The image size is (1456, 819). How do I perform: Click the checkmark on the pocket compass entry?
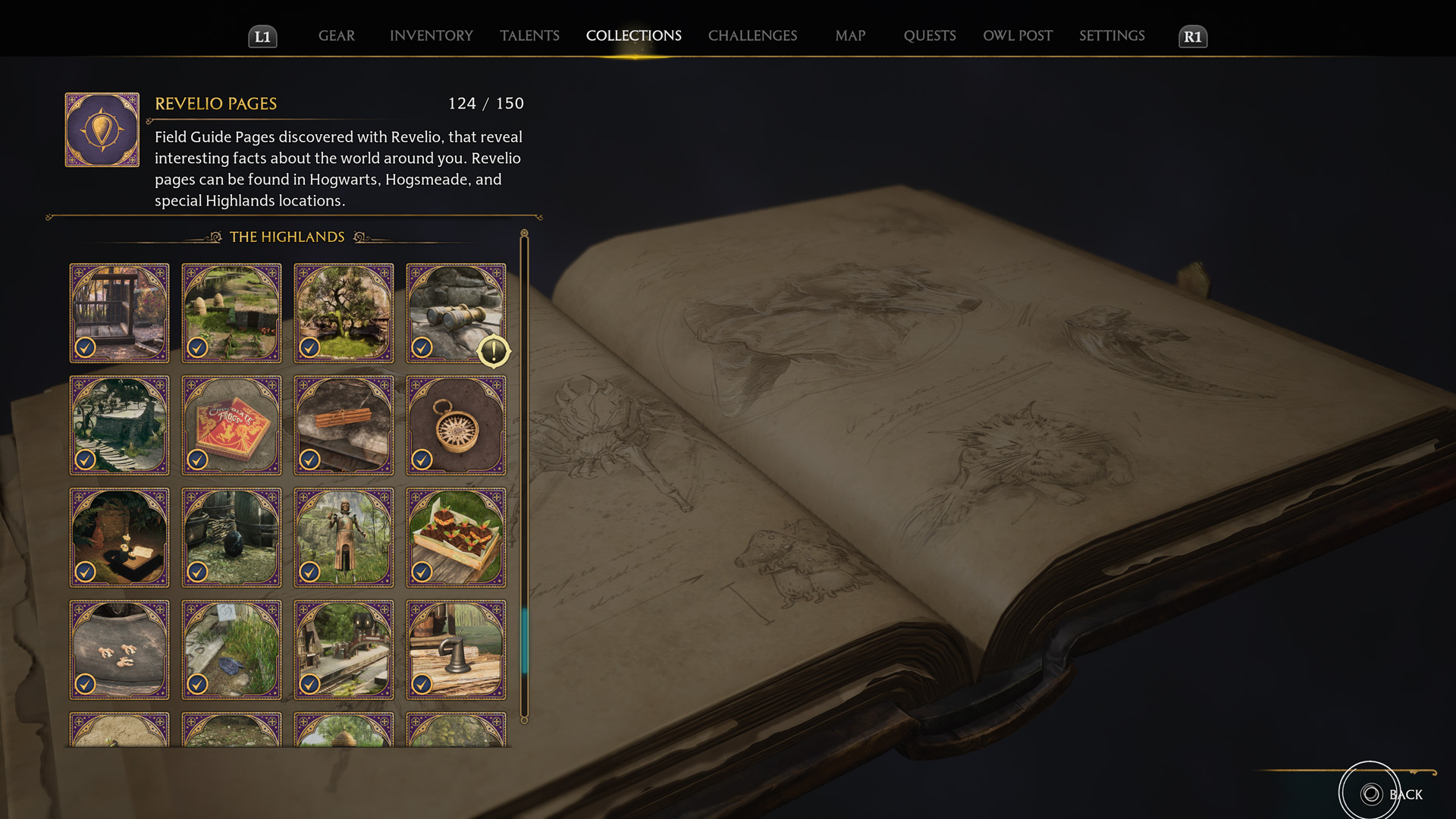[422, 460]
